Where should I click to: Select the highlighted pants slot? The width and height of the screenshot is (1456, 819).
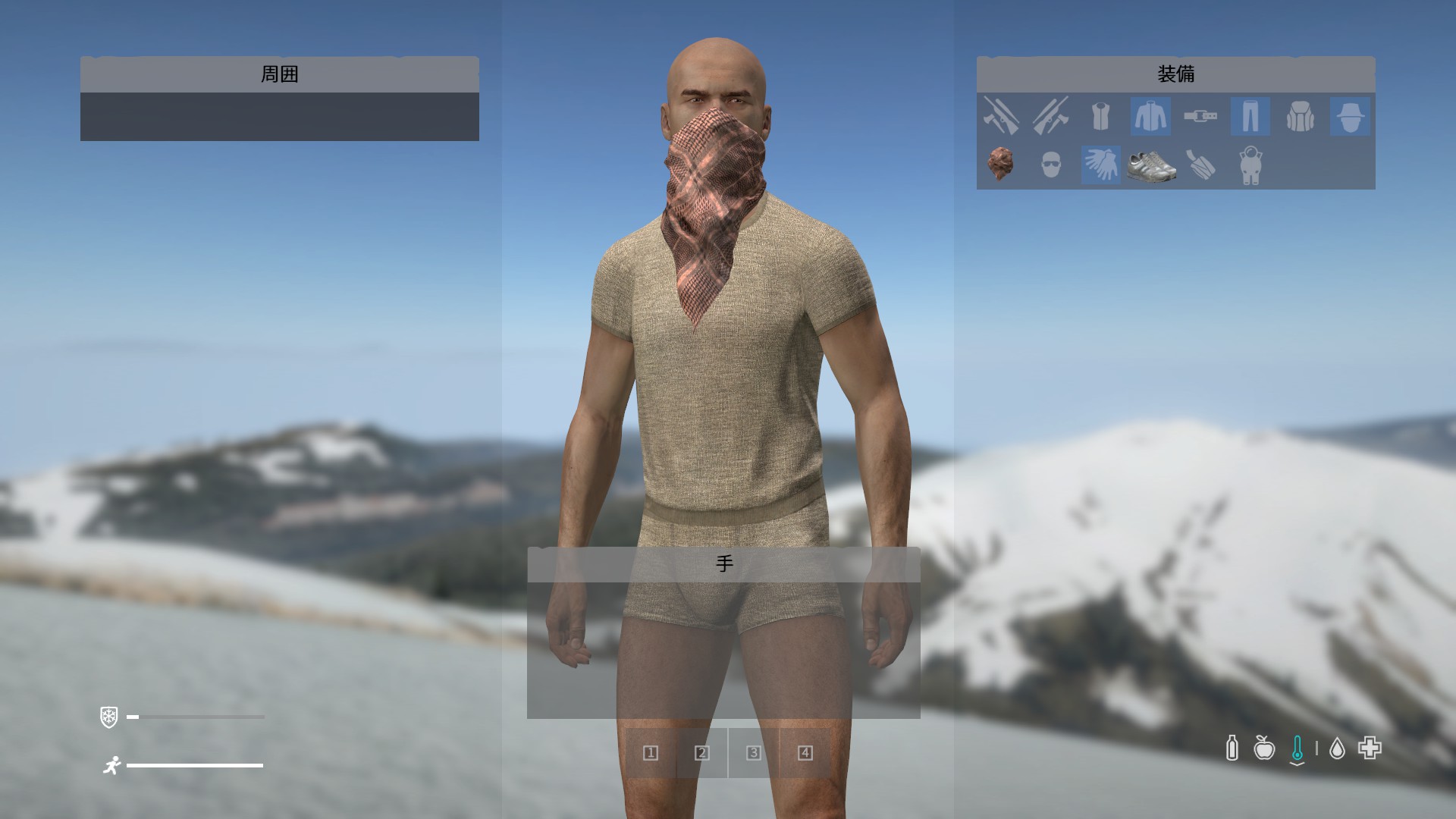(x=1250, y=117)
